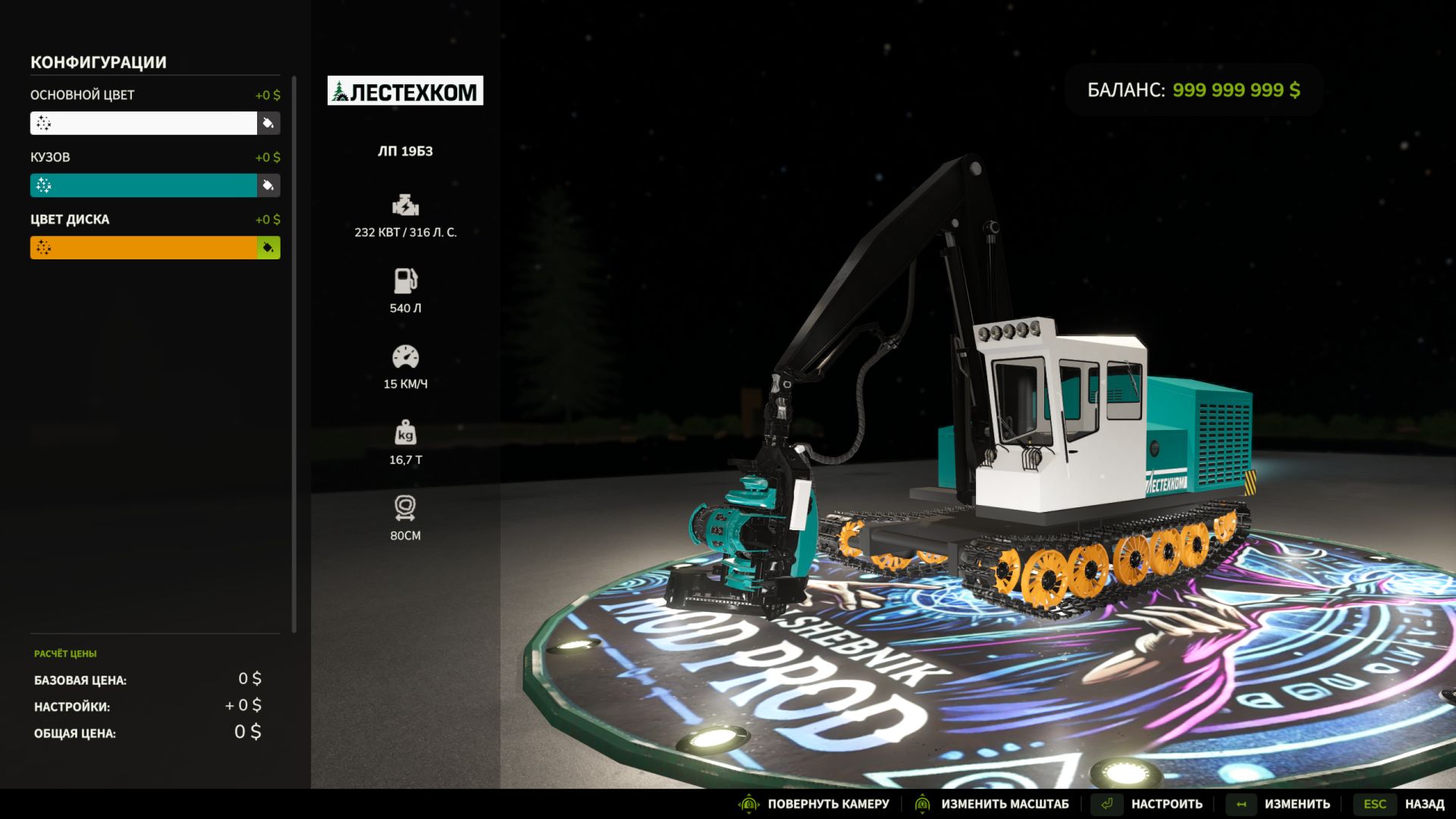Click the speedometer icon above 15 КМ/Ч

(x=406, y=356)
